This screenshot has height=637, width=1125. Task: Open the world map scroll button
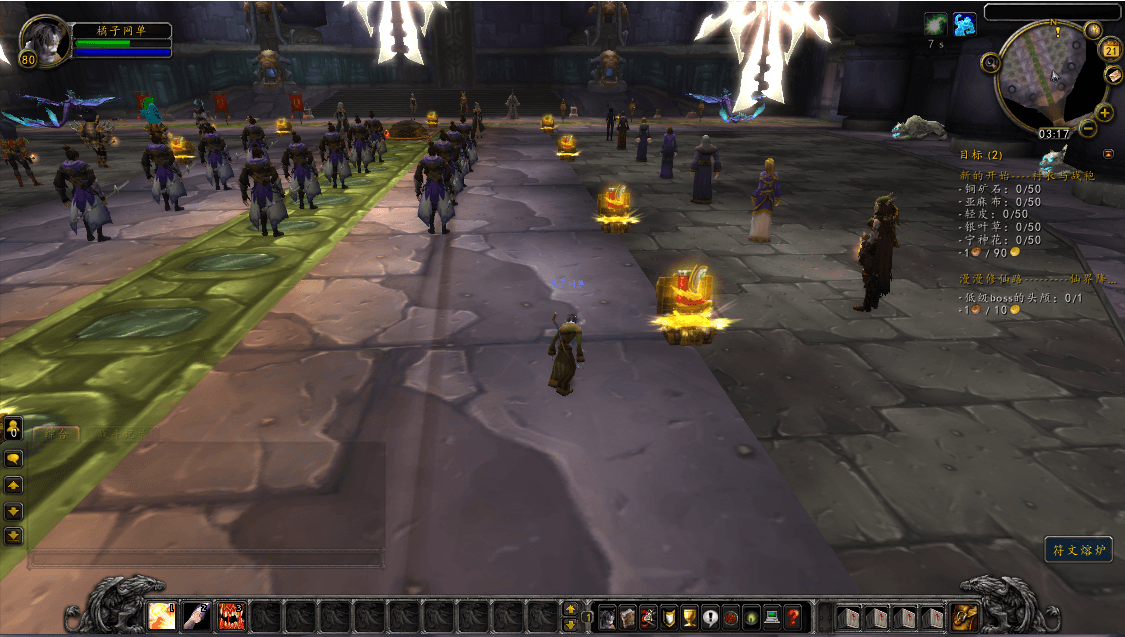1114,75
